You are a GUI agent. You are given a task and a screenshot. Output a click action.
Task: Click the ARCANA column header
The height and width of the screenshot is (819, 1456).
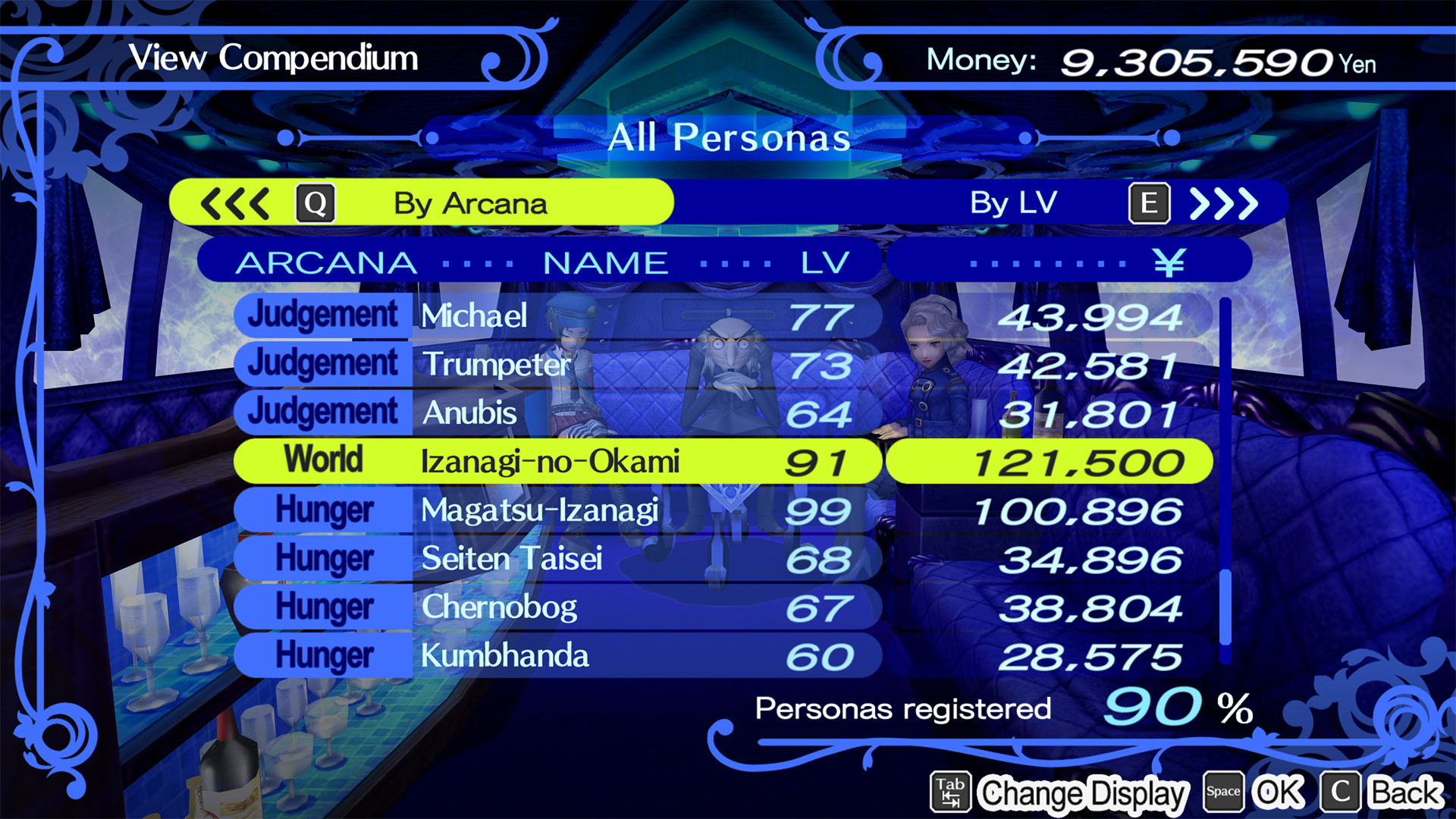coord(326,261)
